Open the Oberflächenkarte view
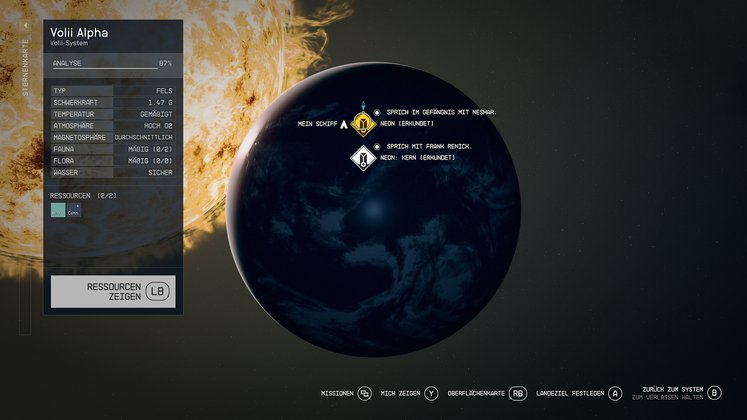747x420 pixels. (x=487, y=393)
